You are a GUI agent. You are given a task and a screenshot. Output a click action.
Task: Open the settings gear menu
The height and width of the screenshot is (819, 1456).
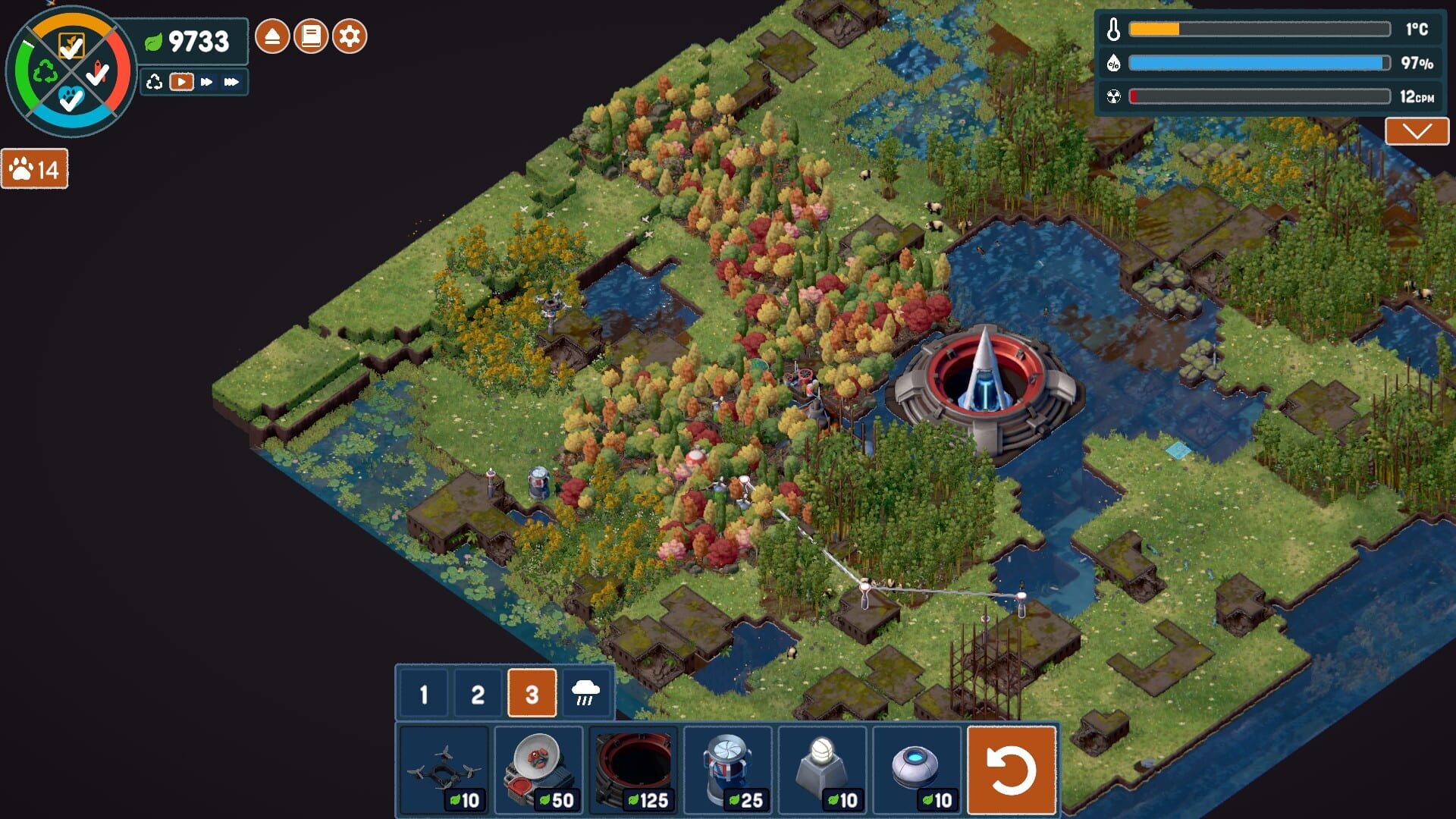tap(349, 34)
